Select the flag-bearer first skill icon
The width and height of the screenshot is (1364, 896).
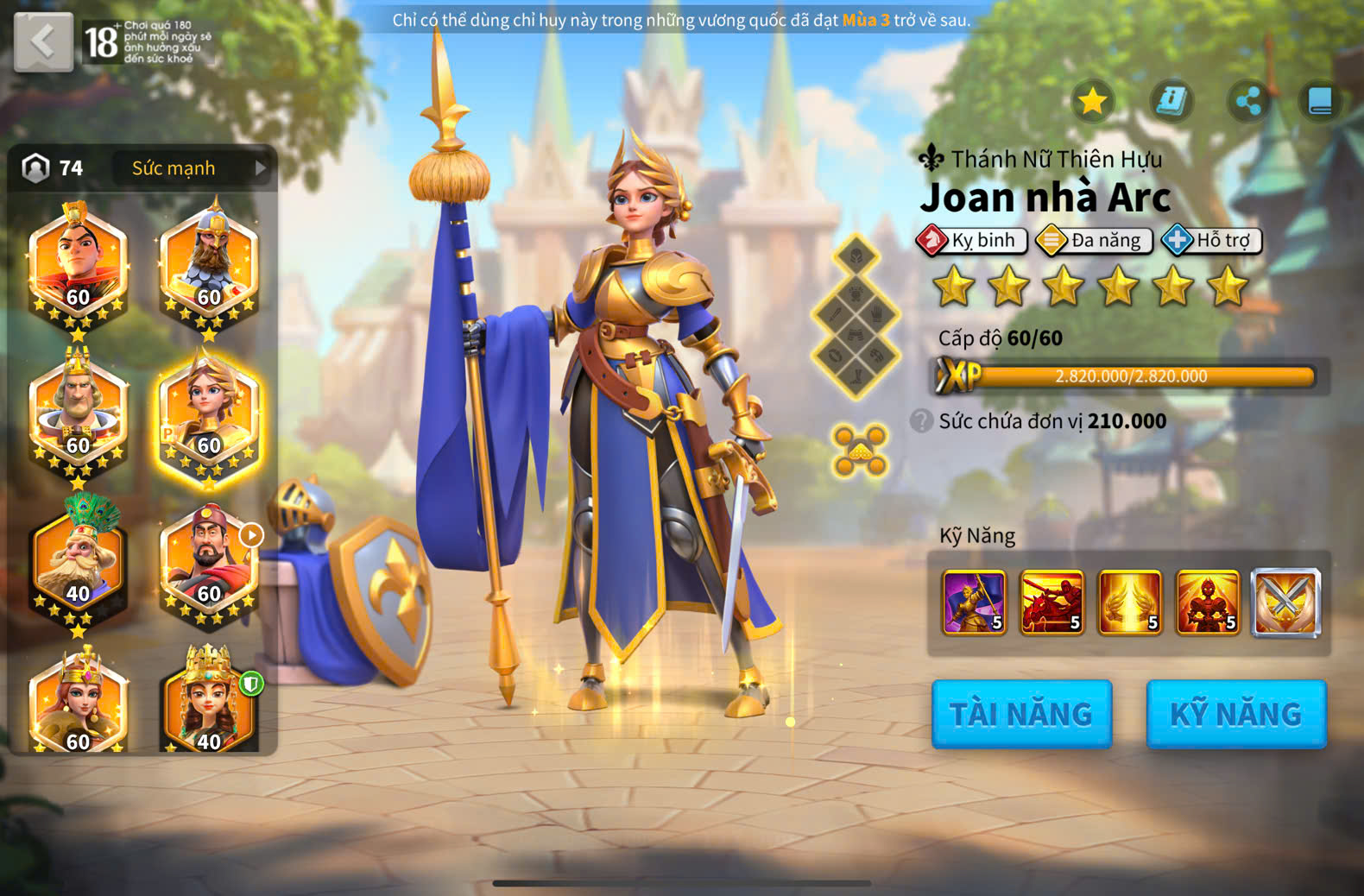click(x=974, y=603)
